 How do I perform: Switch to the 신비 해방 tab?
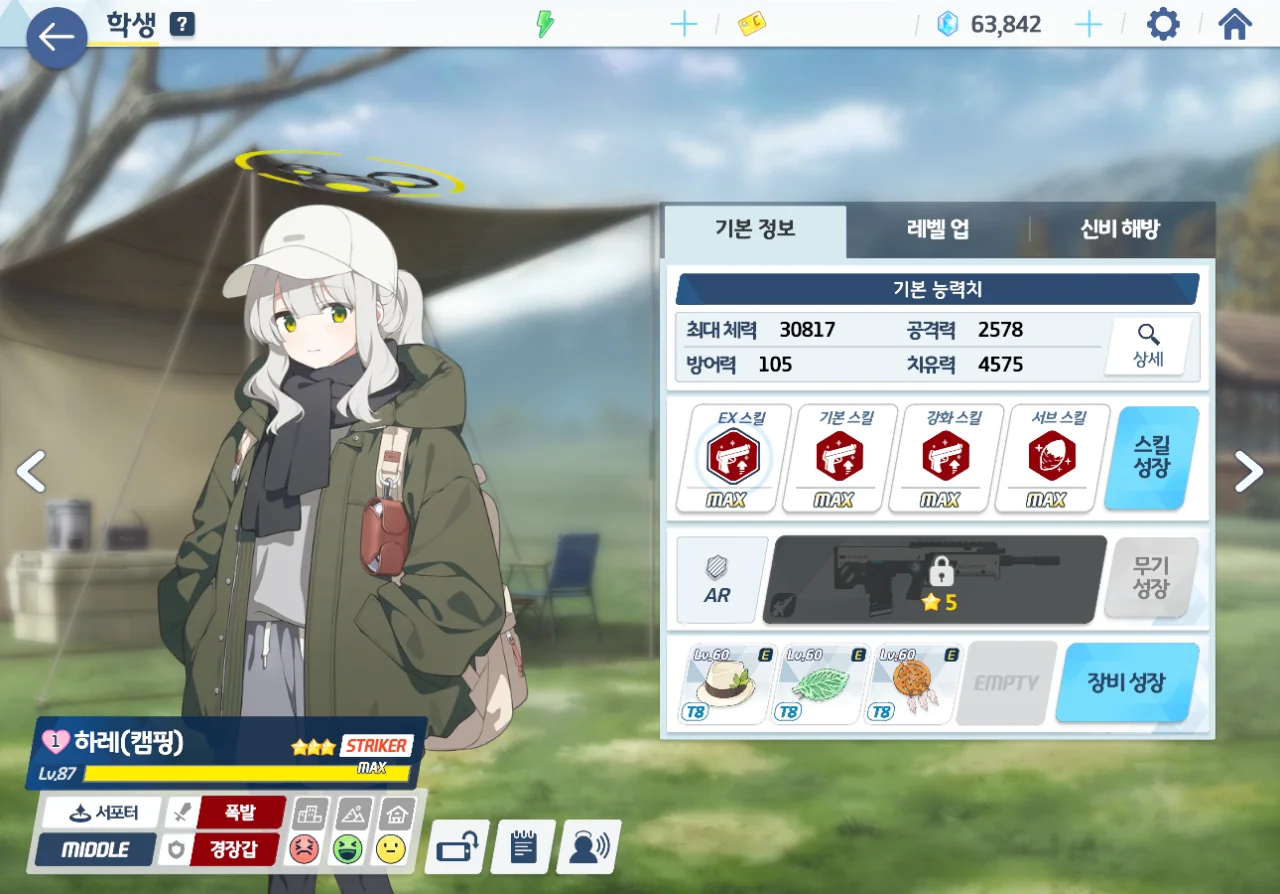pos(1119,229)
